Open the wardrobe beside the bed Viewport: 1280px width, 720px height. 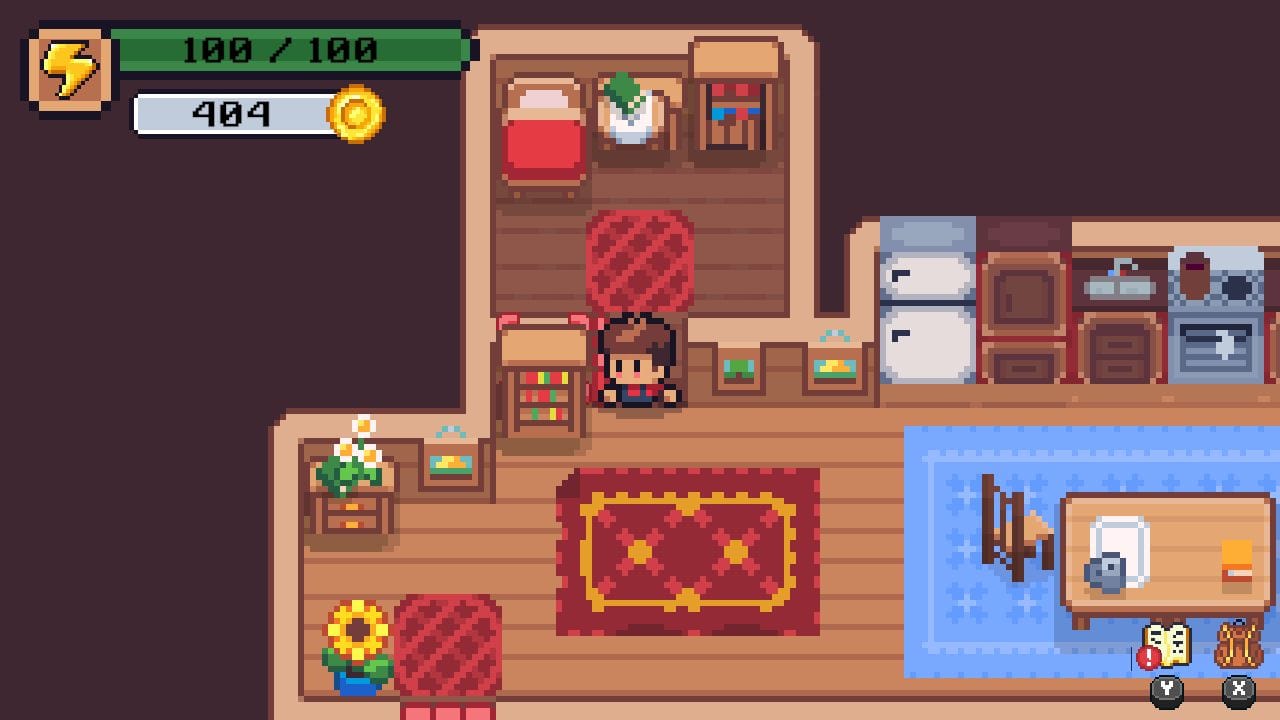click(x=733, y=105)
